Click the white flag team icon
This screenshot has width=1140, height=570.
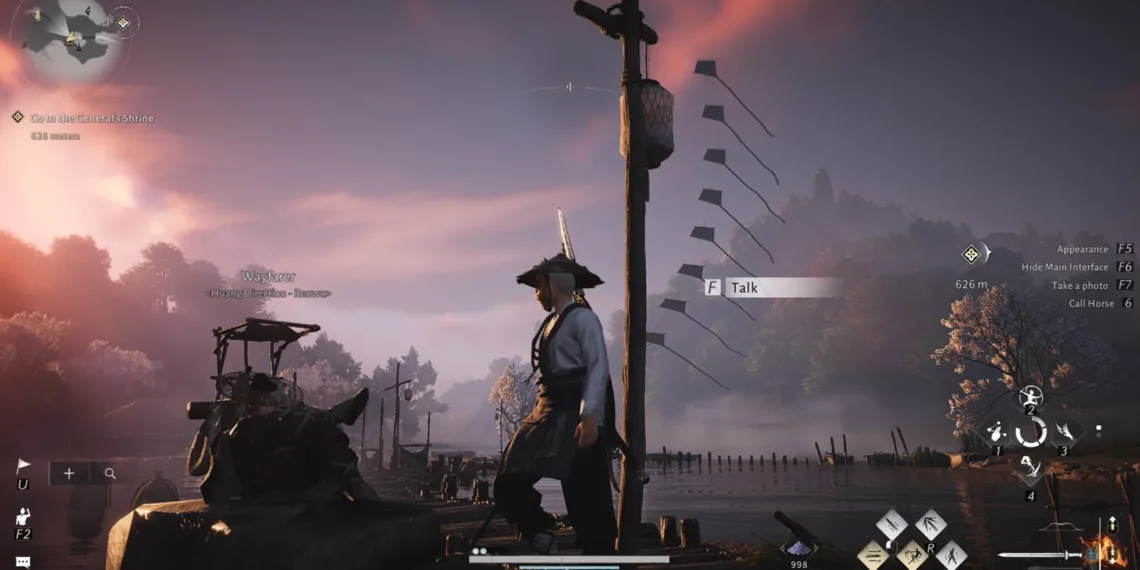click(x=23, y=466)
